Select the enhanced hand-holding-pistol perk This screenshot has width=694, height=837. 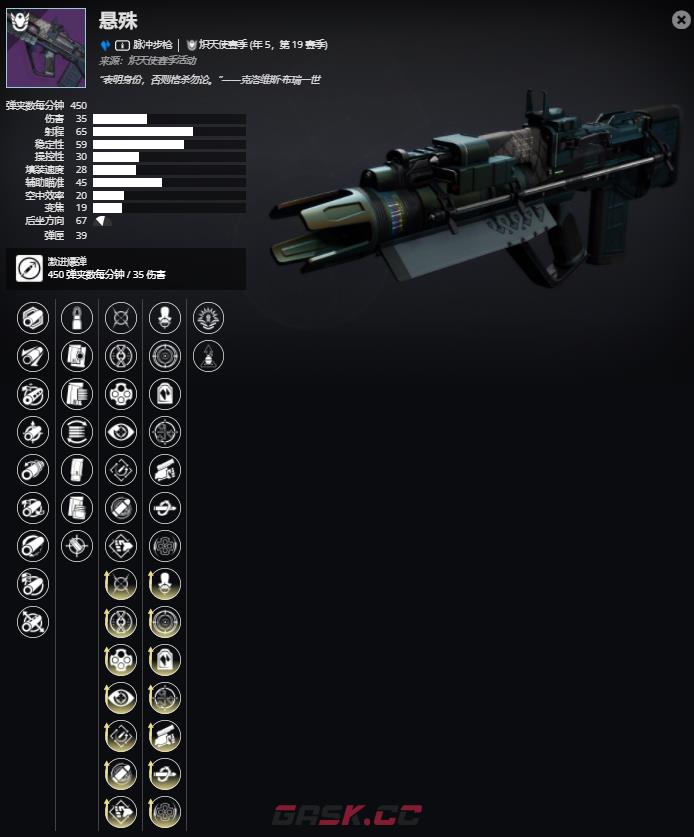pos(164,734)
